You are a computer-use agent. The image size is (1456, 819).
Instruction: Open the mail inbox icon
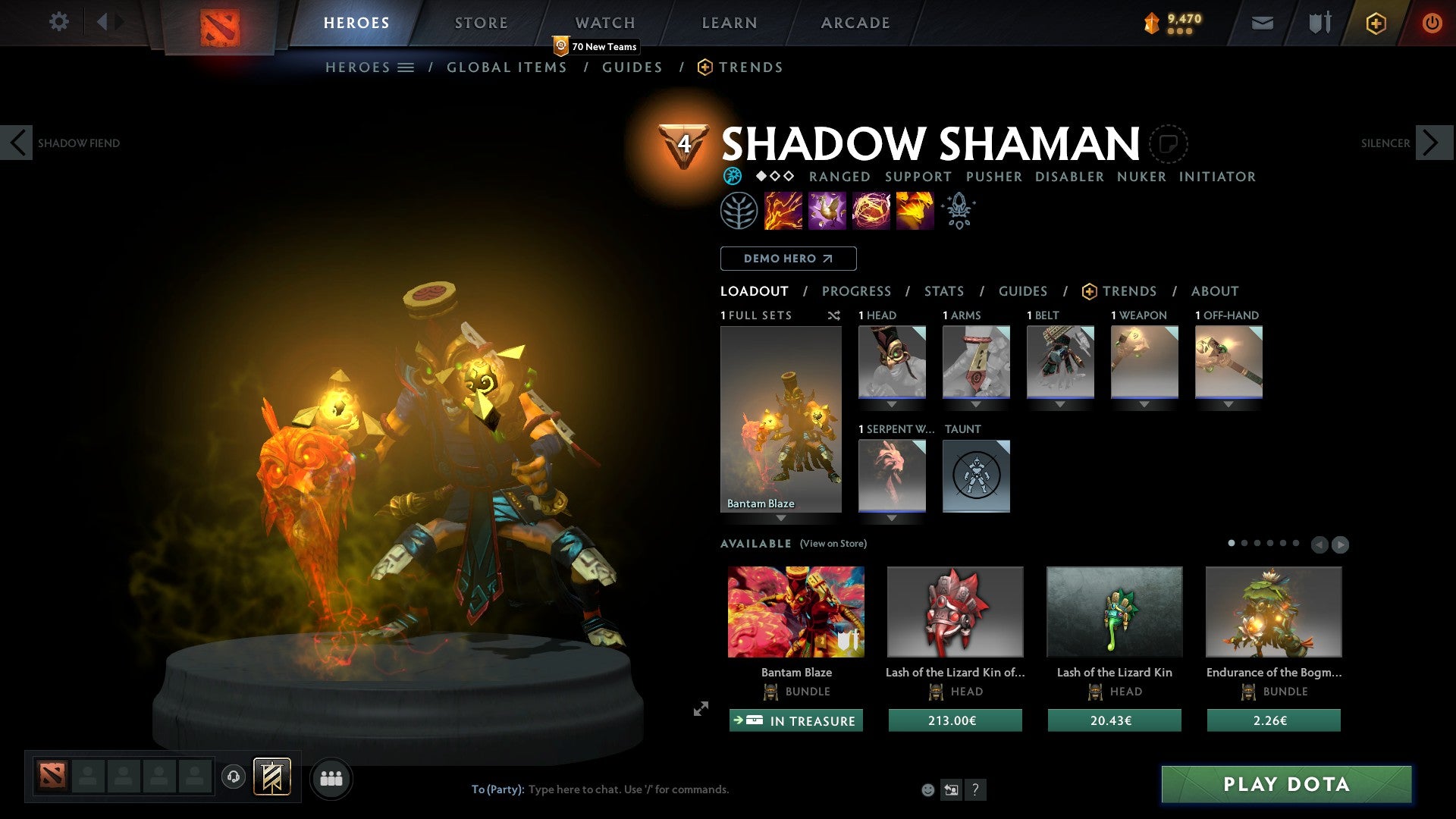(x=1263, y=23)
